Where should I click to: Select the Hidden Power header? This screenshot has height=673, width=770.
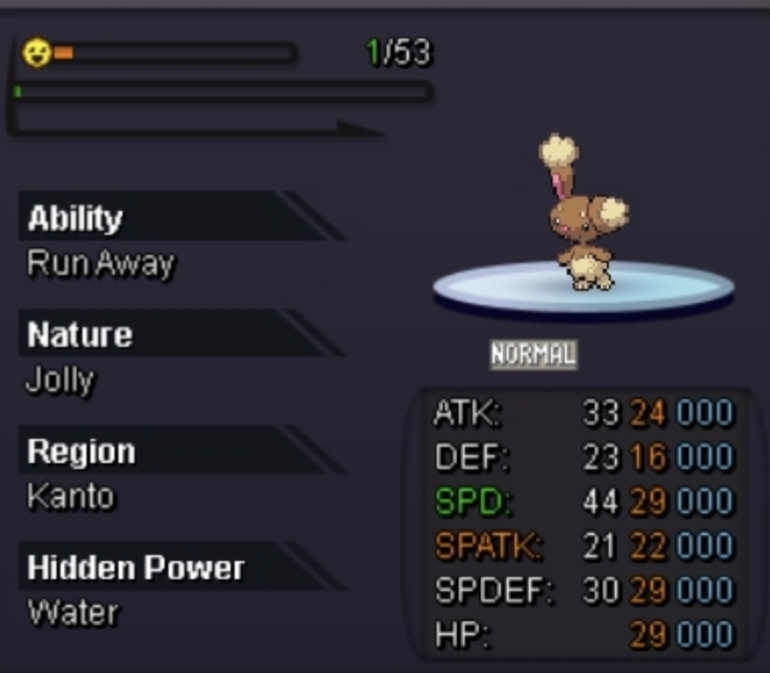136,568
